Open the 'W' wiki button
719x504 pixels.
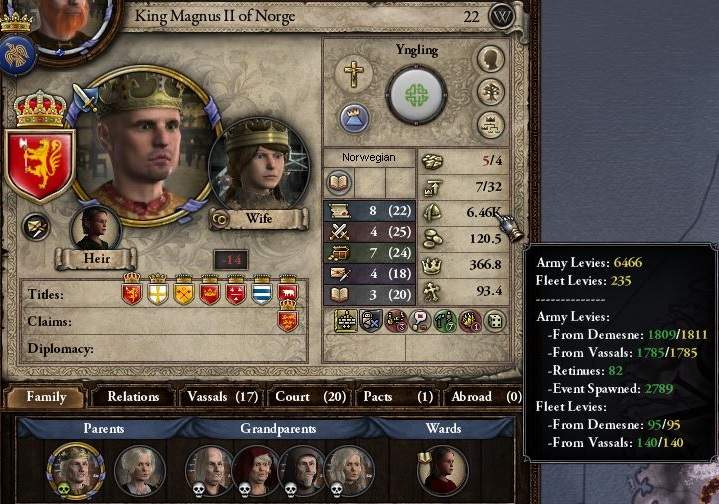[504, 17]
